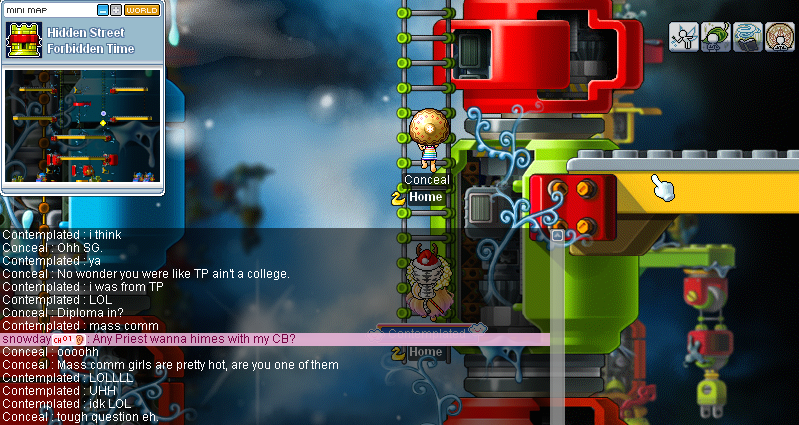Expand the mini map with plus button
Image resolution: width=799 pixels, height=425 pixels.
(116, 10)
